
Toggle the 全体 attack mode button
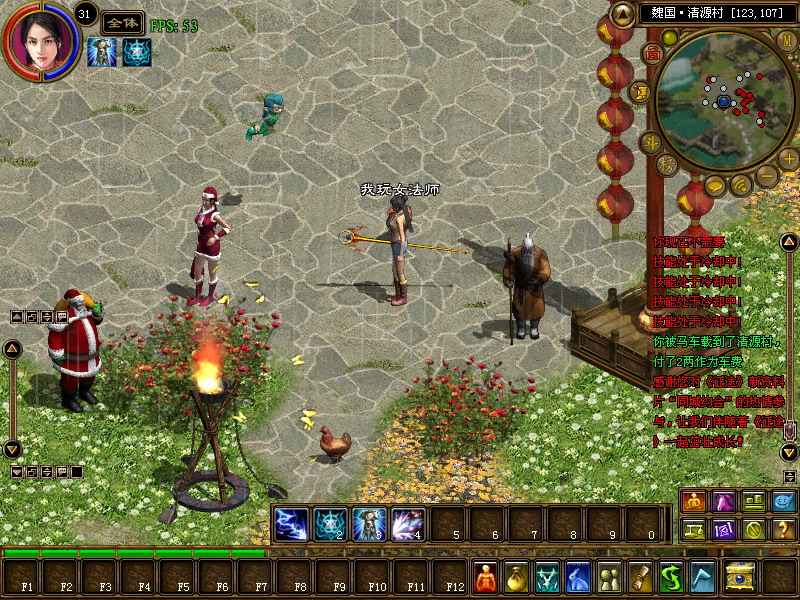tap(122, 24)
